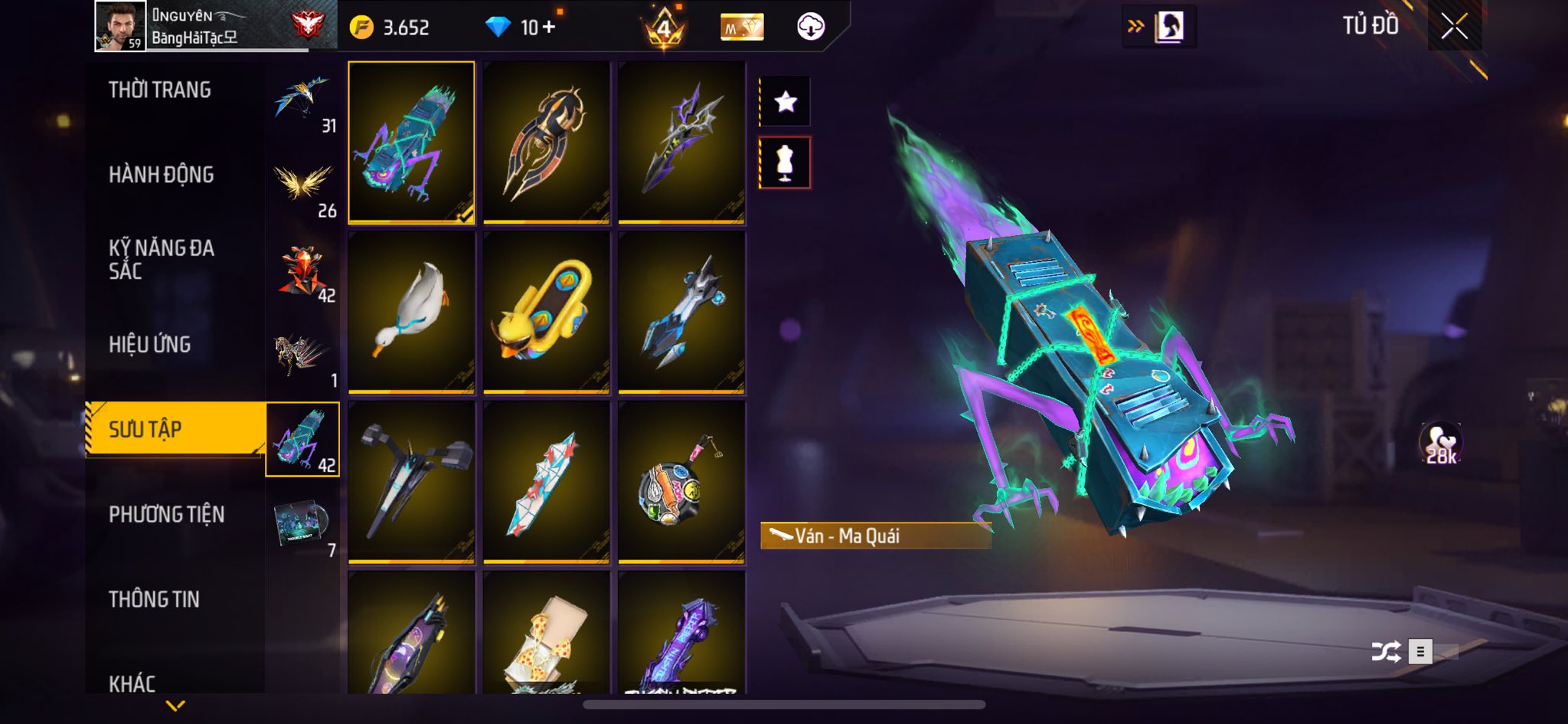Close the Tủ Đồ wardrobe screen
The height and width of the screenshot is (724, 1568).
point(1454,27)
